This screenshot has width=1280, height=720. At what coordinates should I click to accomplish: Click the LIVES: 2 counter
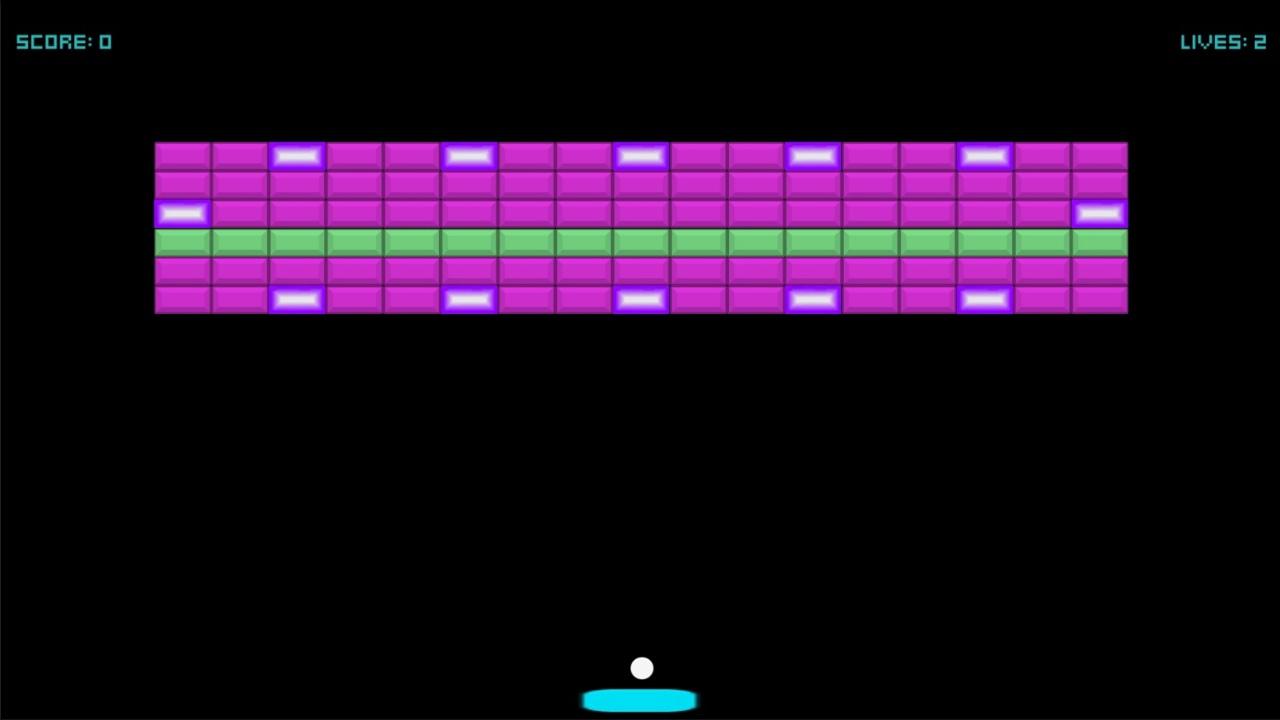1222,41
